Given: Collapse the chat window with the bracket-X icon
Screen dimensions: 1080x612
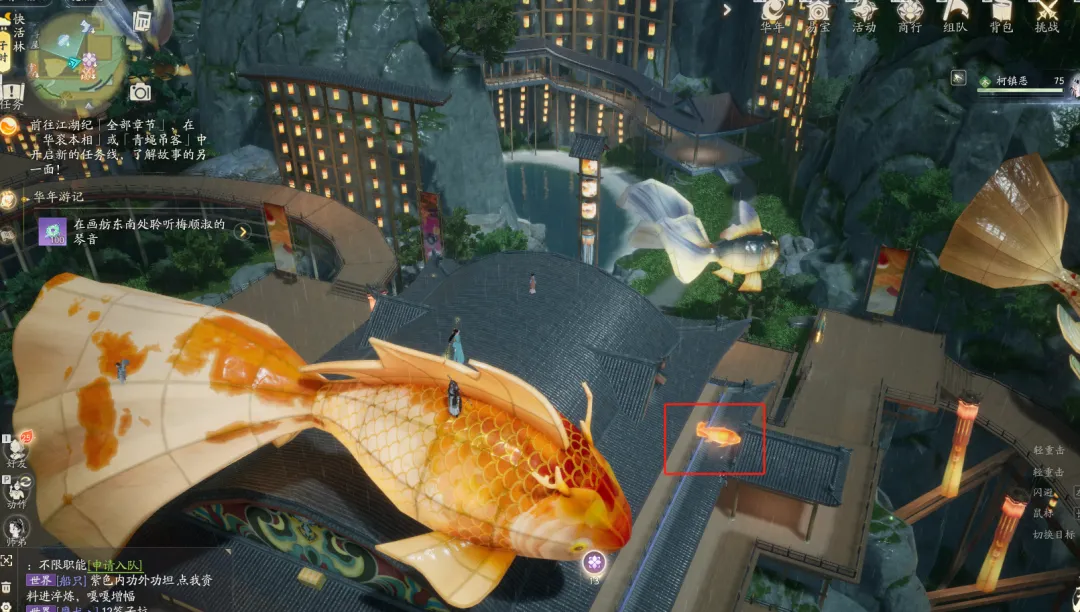Looking at the screenshot, I should [8, 562].
